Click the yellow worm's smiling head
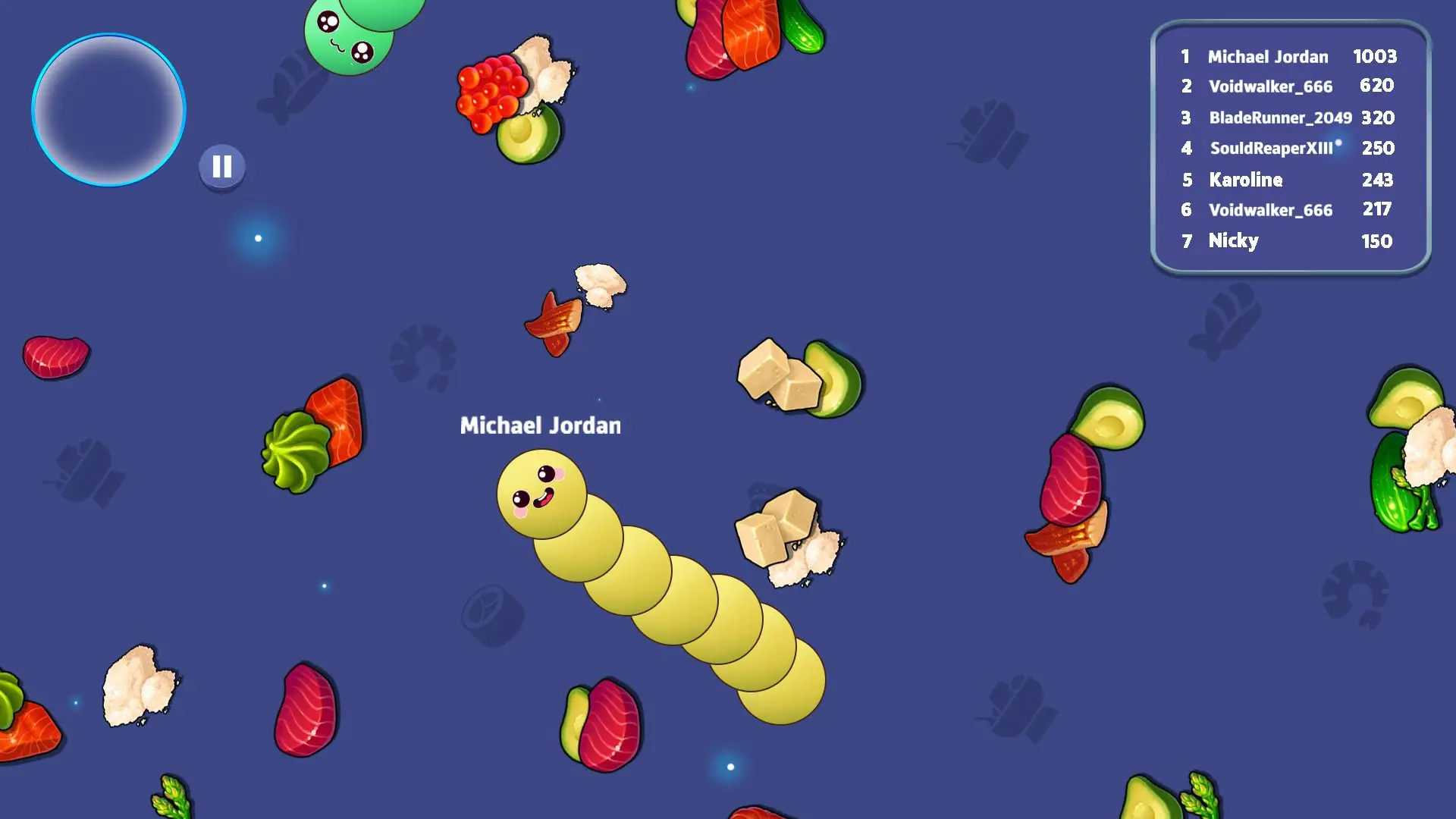Viewport: 1456px width, 819px height. [542, 493]
